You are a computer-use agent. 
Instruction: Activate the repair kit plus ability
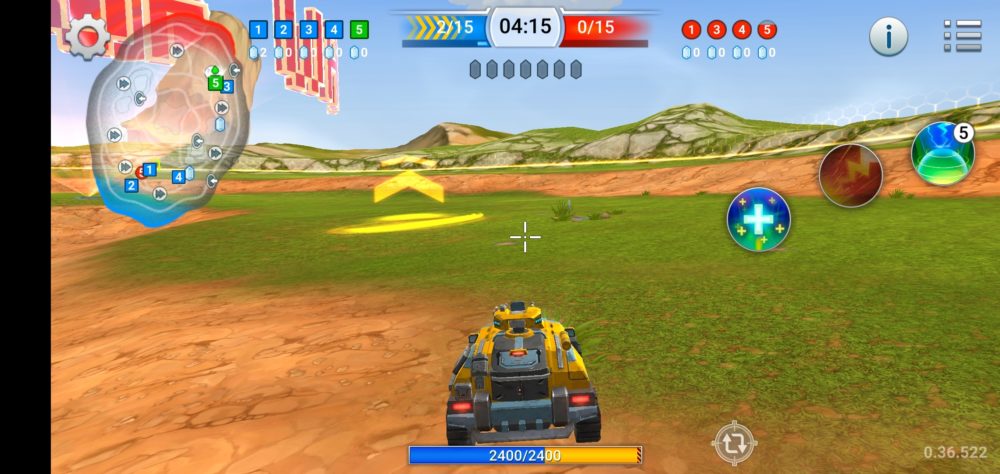coord(758,219)
